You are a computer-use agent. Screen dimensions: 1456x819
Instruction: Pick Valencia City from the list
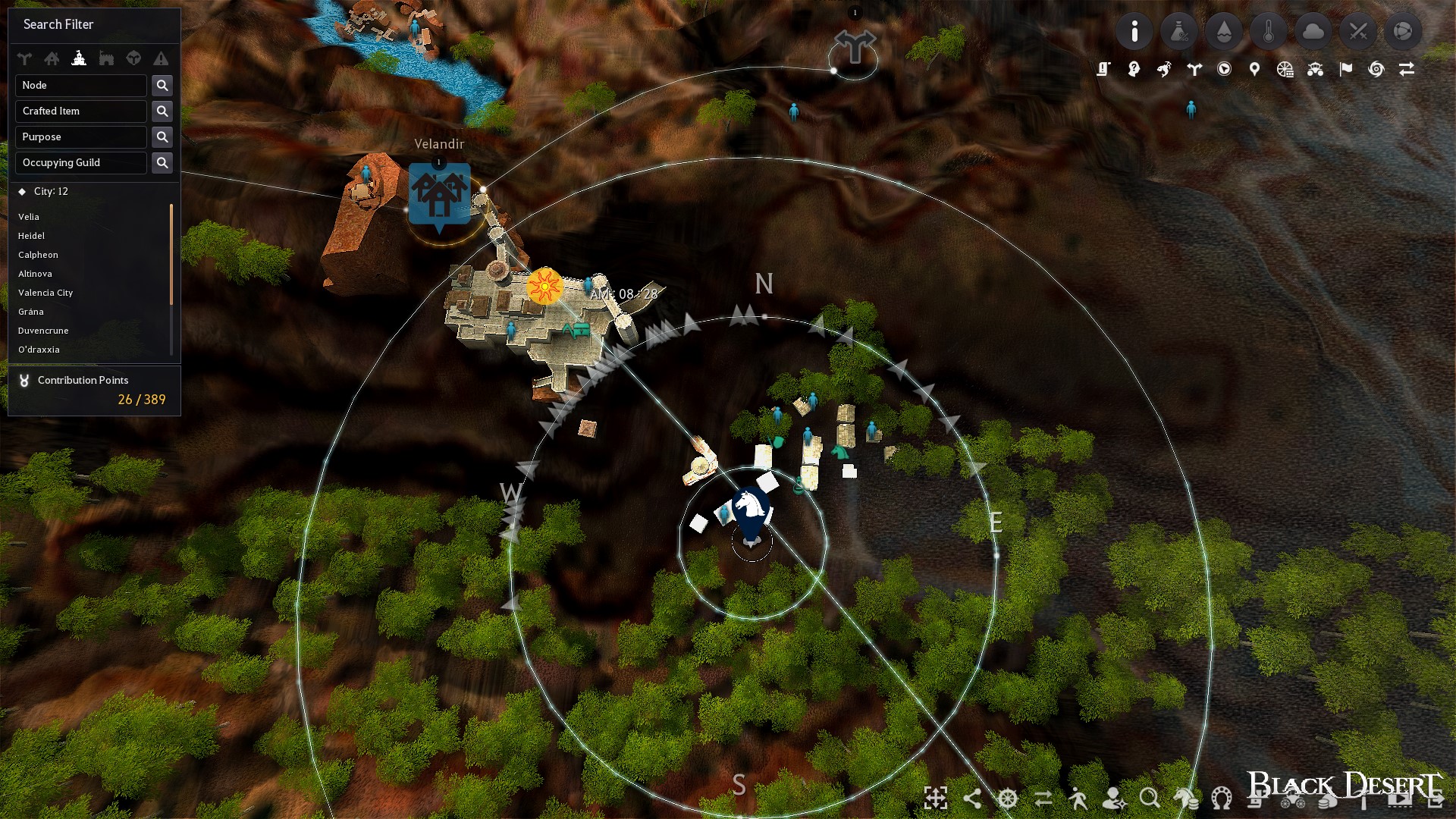45,293
